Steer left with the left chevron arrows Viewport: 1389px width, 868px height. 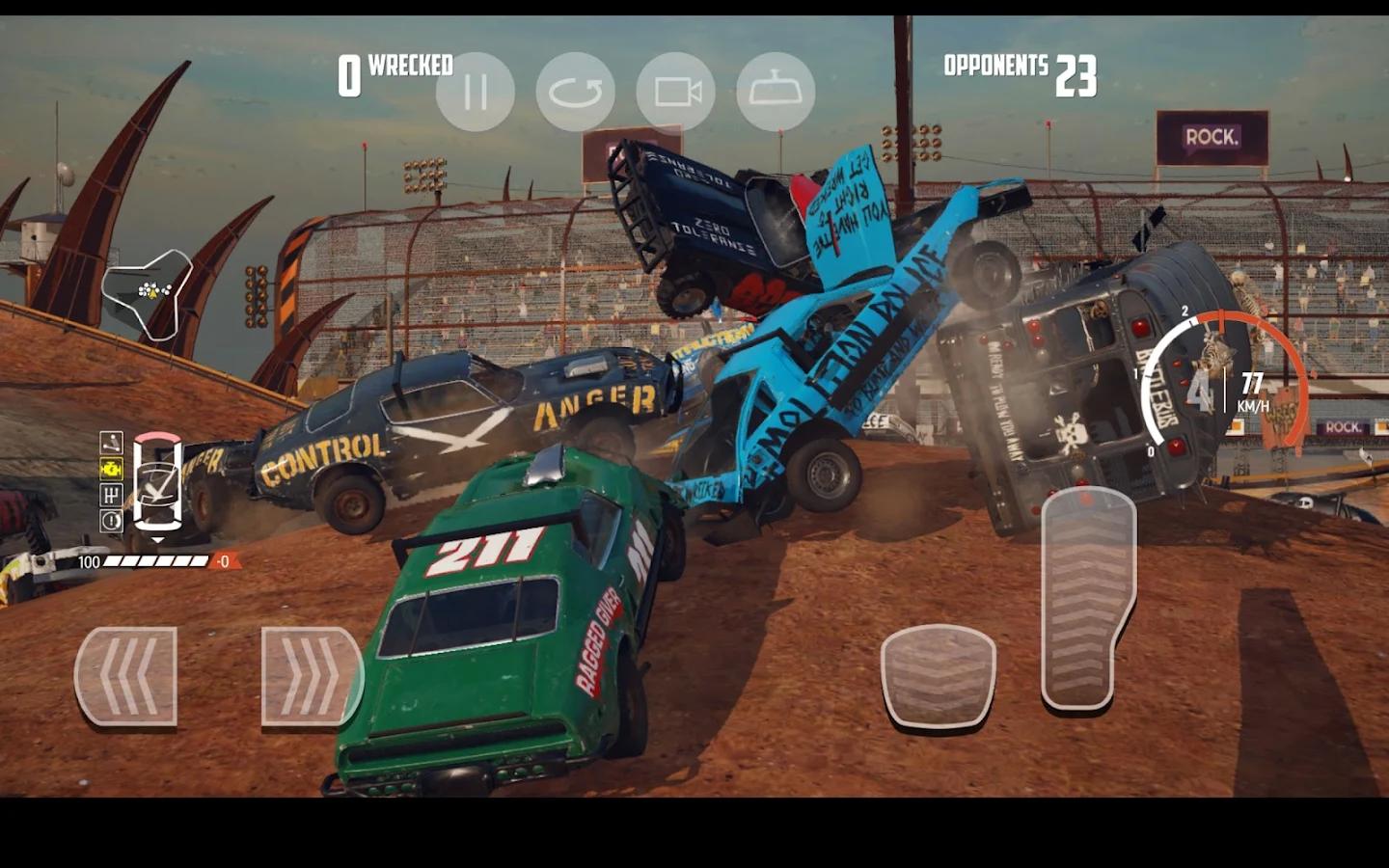click(128, 675)
